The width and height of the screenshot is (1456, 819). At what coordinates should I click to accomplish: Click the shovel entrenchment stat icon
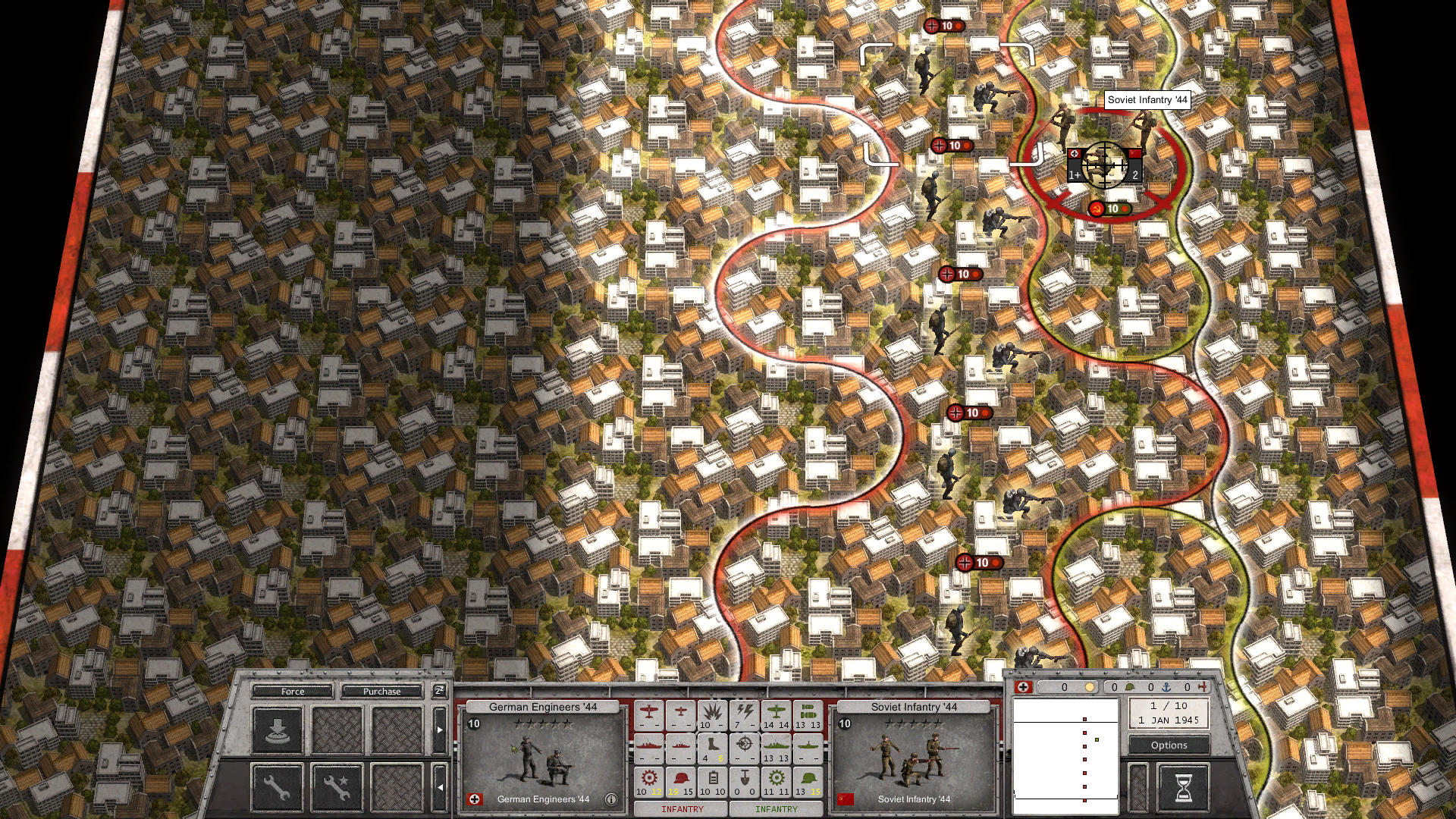pyautogui.click(x=744, y=778)
